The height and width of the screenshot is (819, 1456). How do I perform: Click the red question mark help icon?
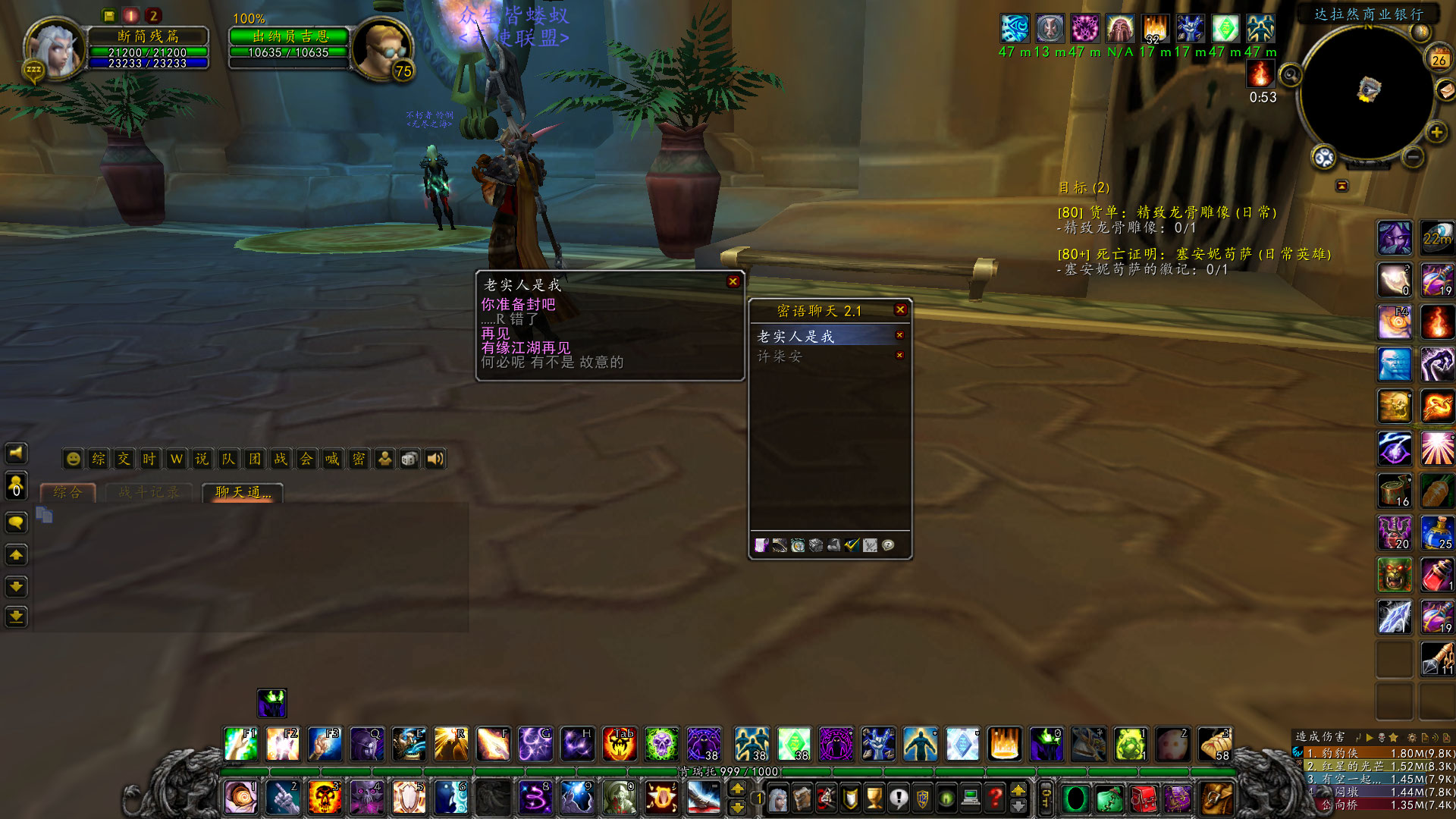[995, 798]
